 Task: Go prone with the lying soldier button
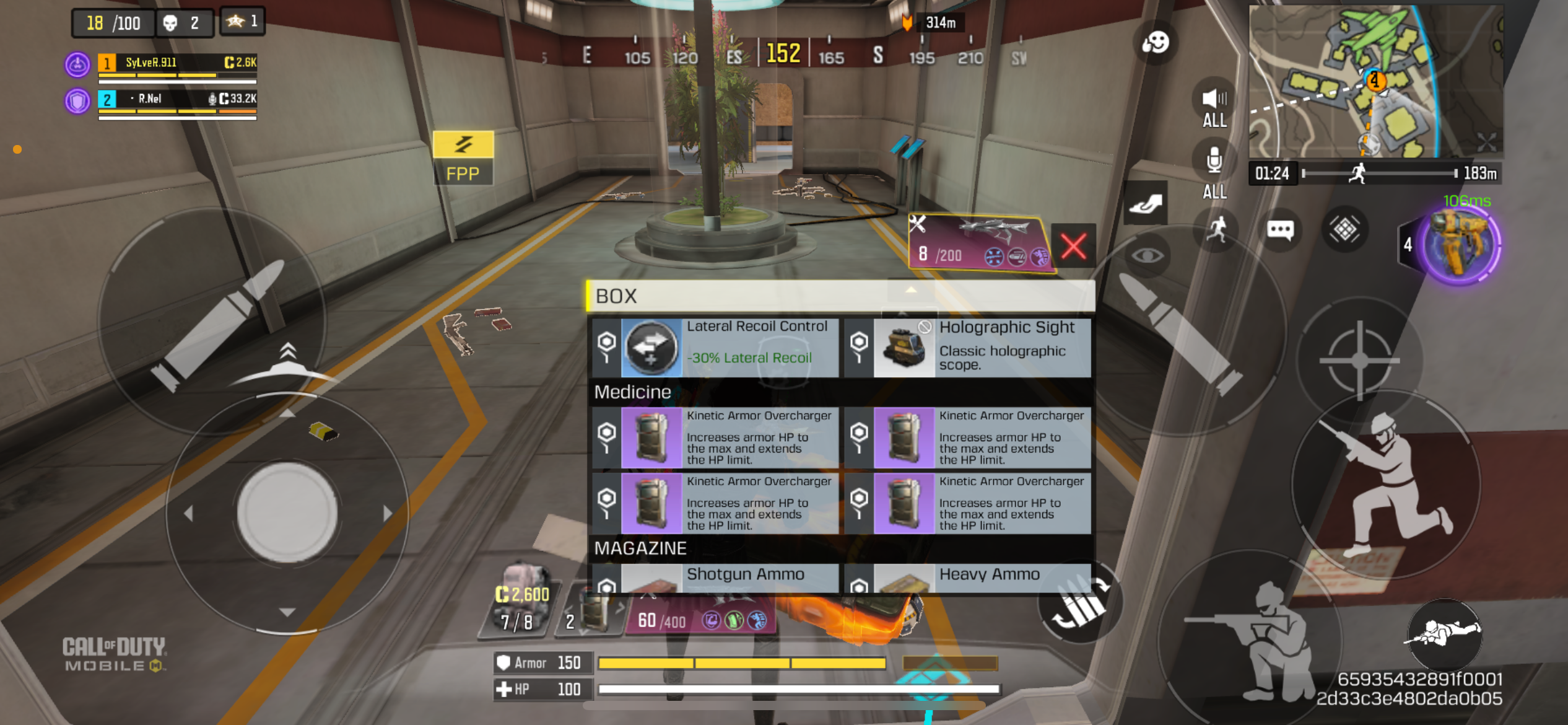(1444, 633)
